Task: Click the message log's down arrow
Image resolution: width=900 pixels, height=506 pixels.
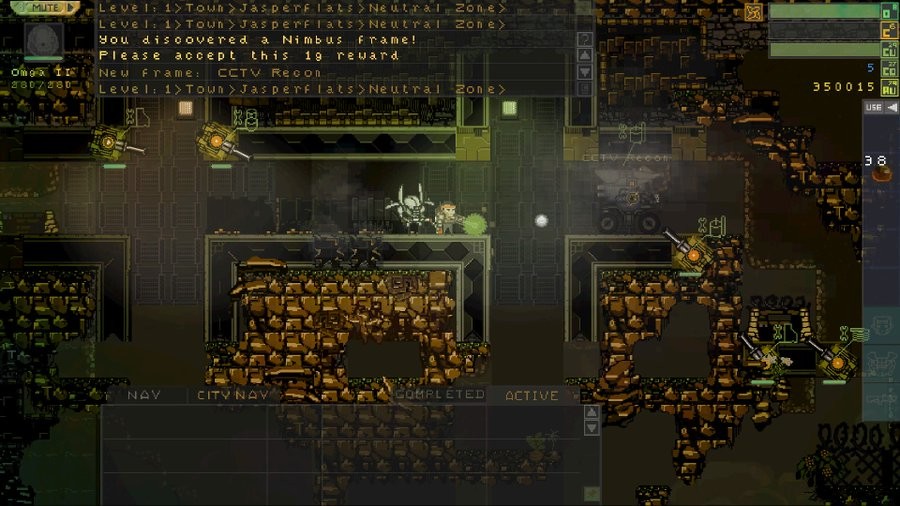Action: [586, 72]
